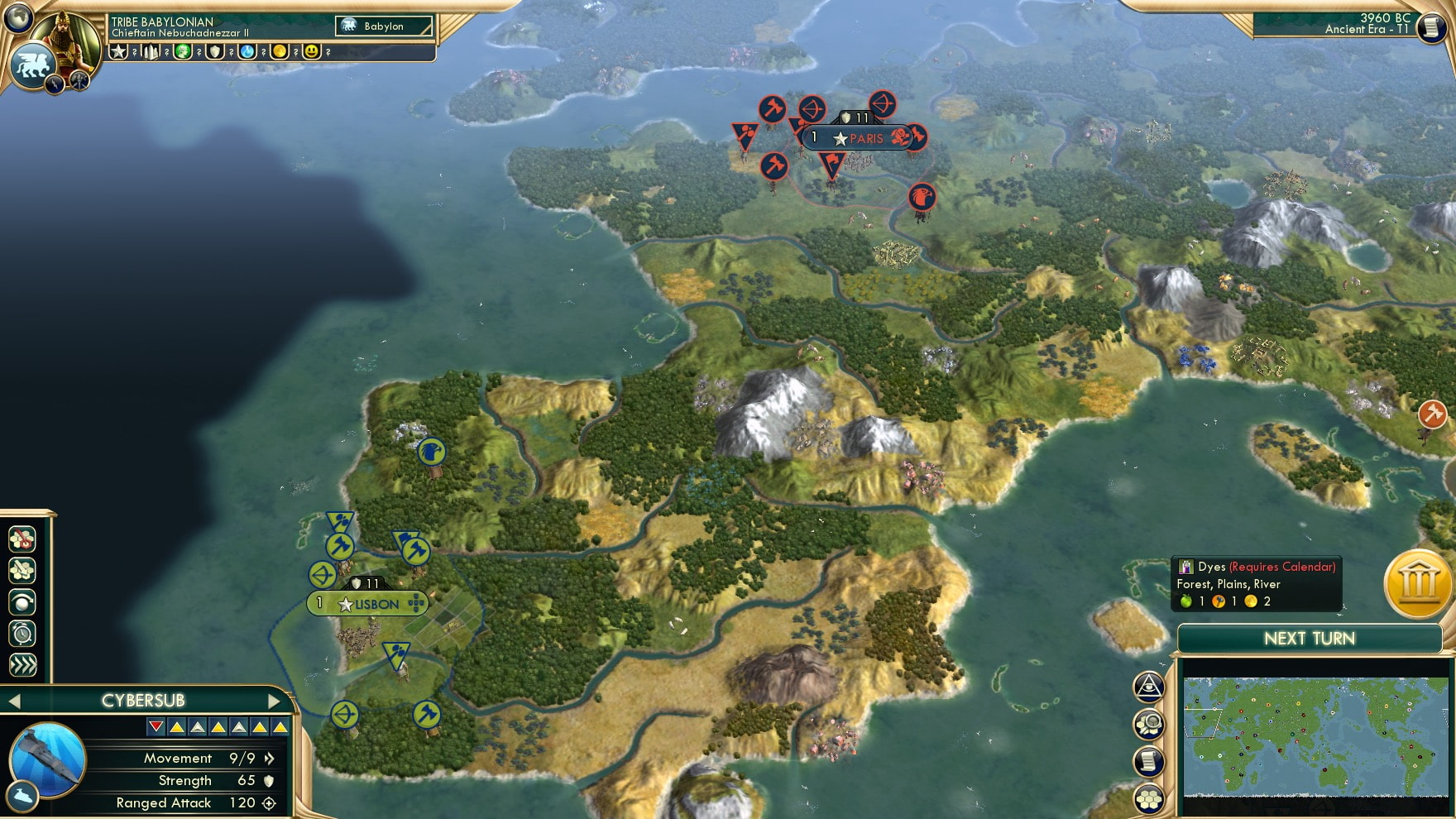Click the blue science droplet in top bar
Viewport: 1456px width, 819px height.
coord(247,53)
